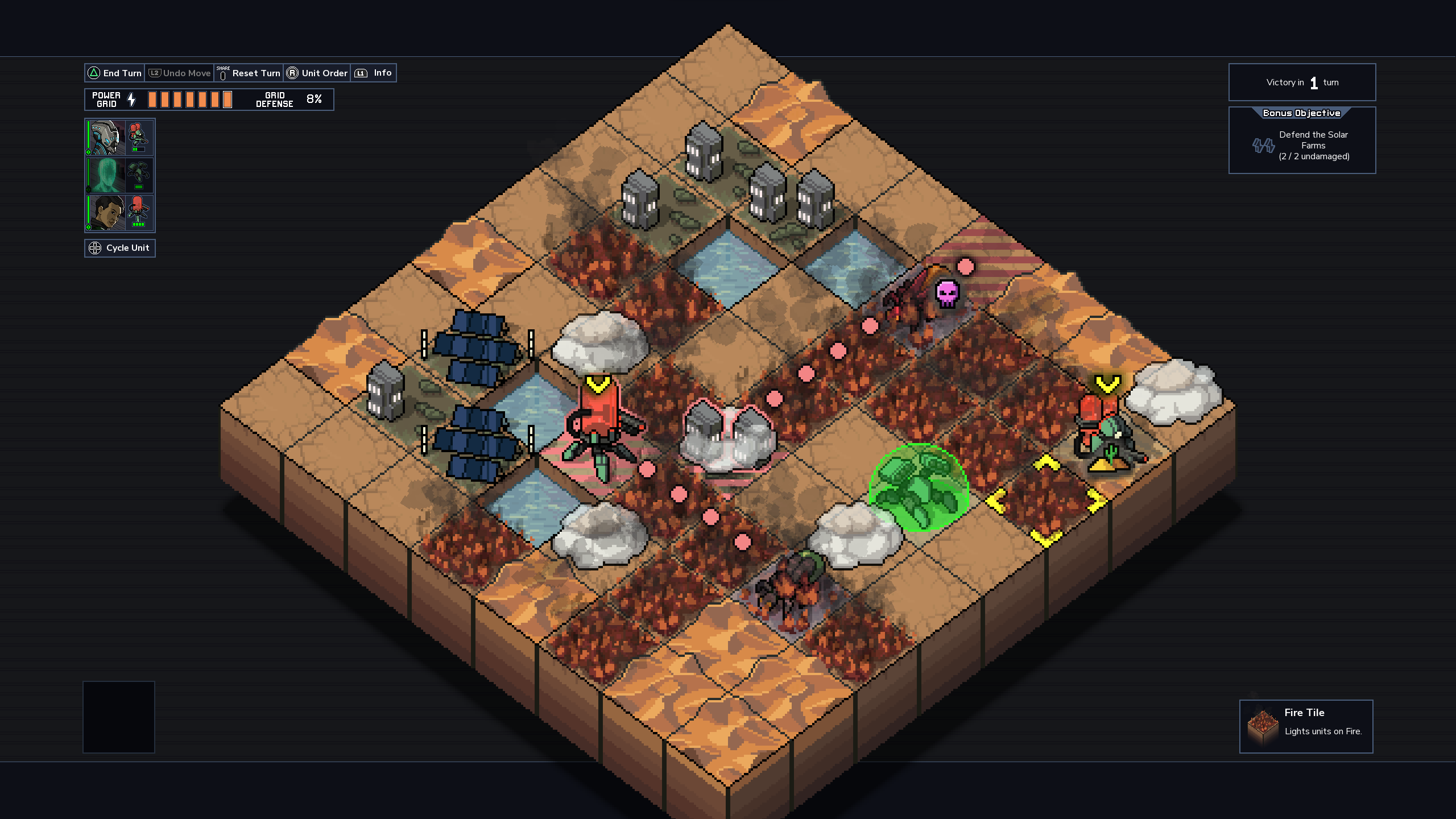
Task: Select the dark-haired human pilot portrait
Action: click(106, 213)
